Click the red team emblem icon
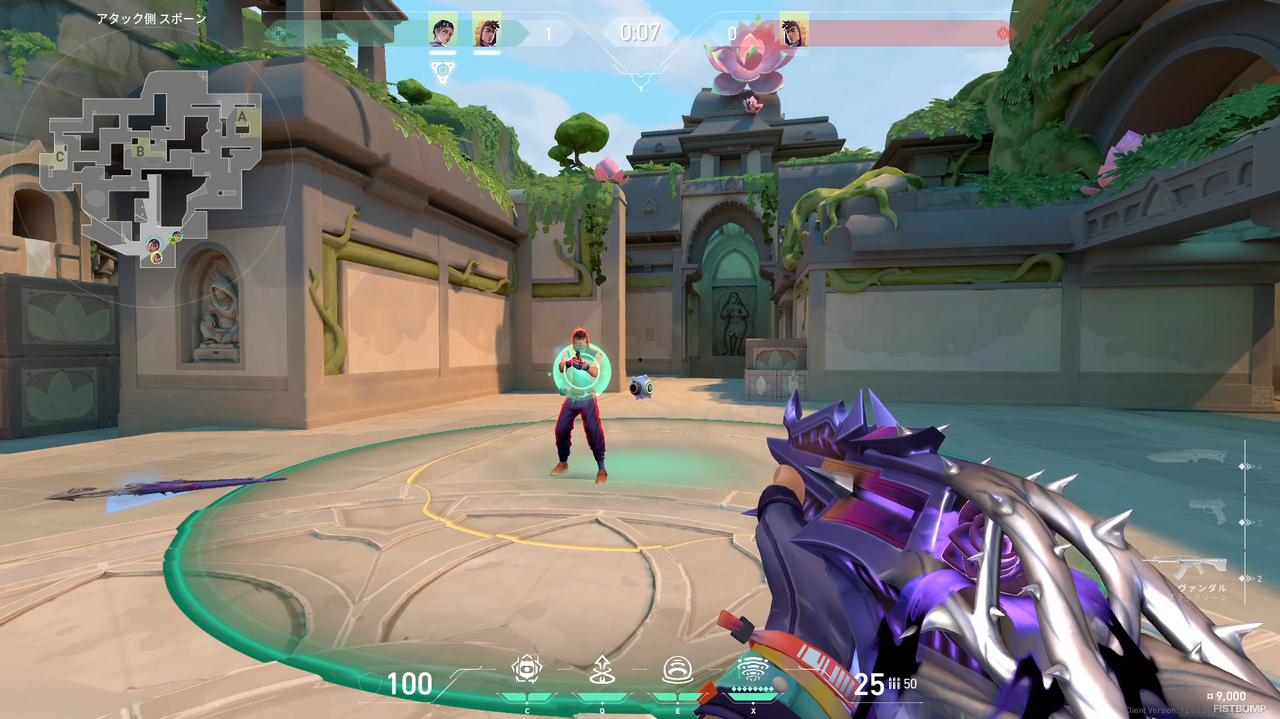 click(1004, 33)
